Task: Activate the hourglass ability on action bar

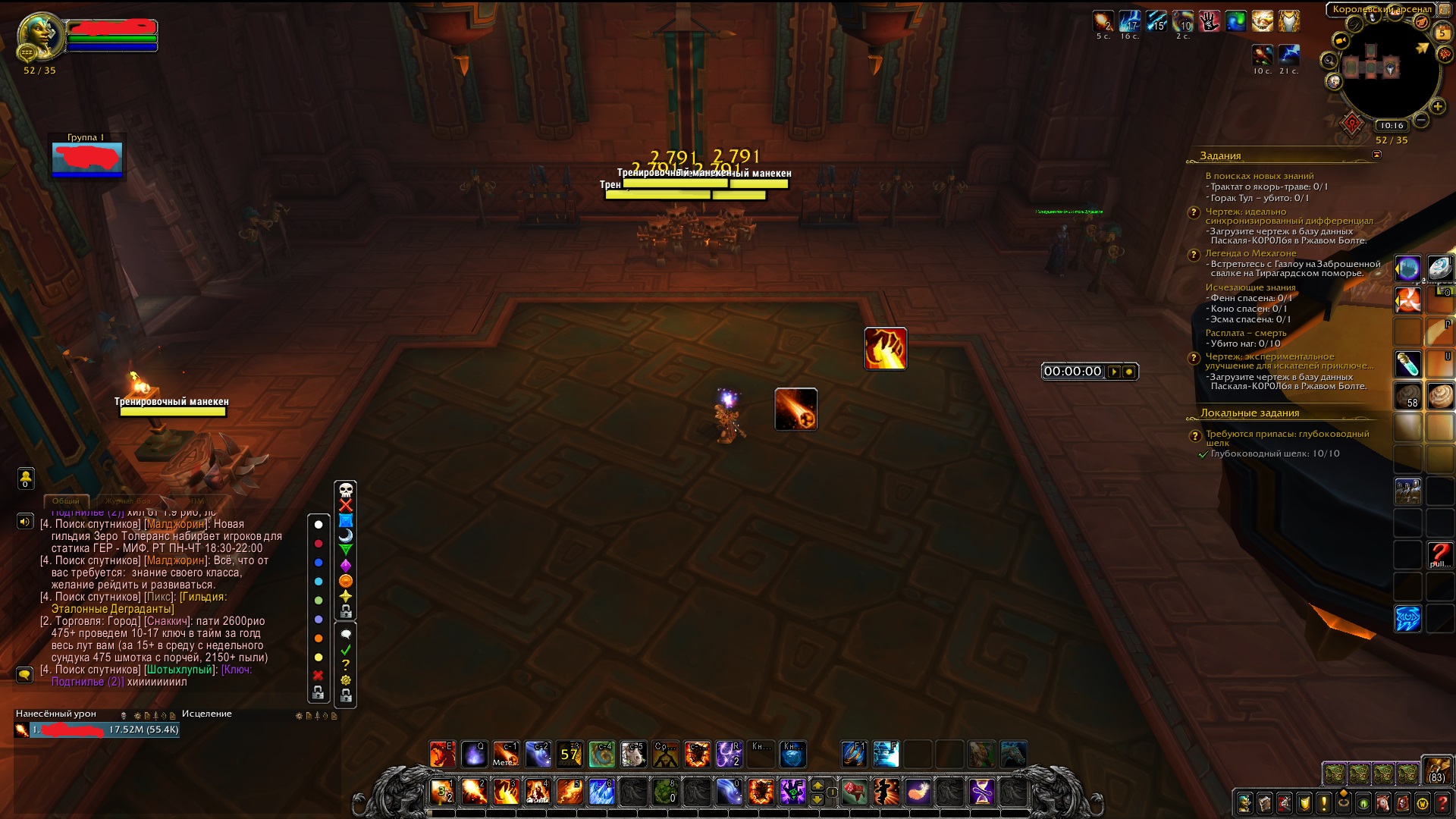Action: coord(982,792)
